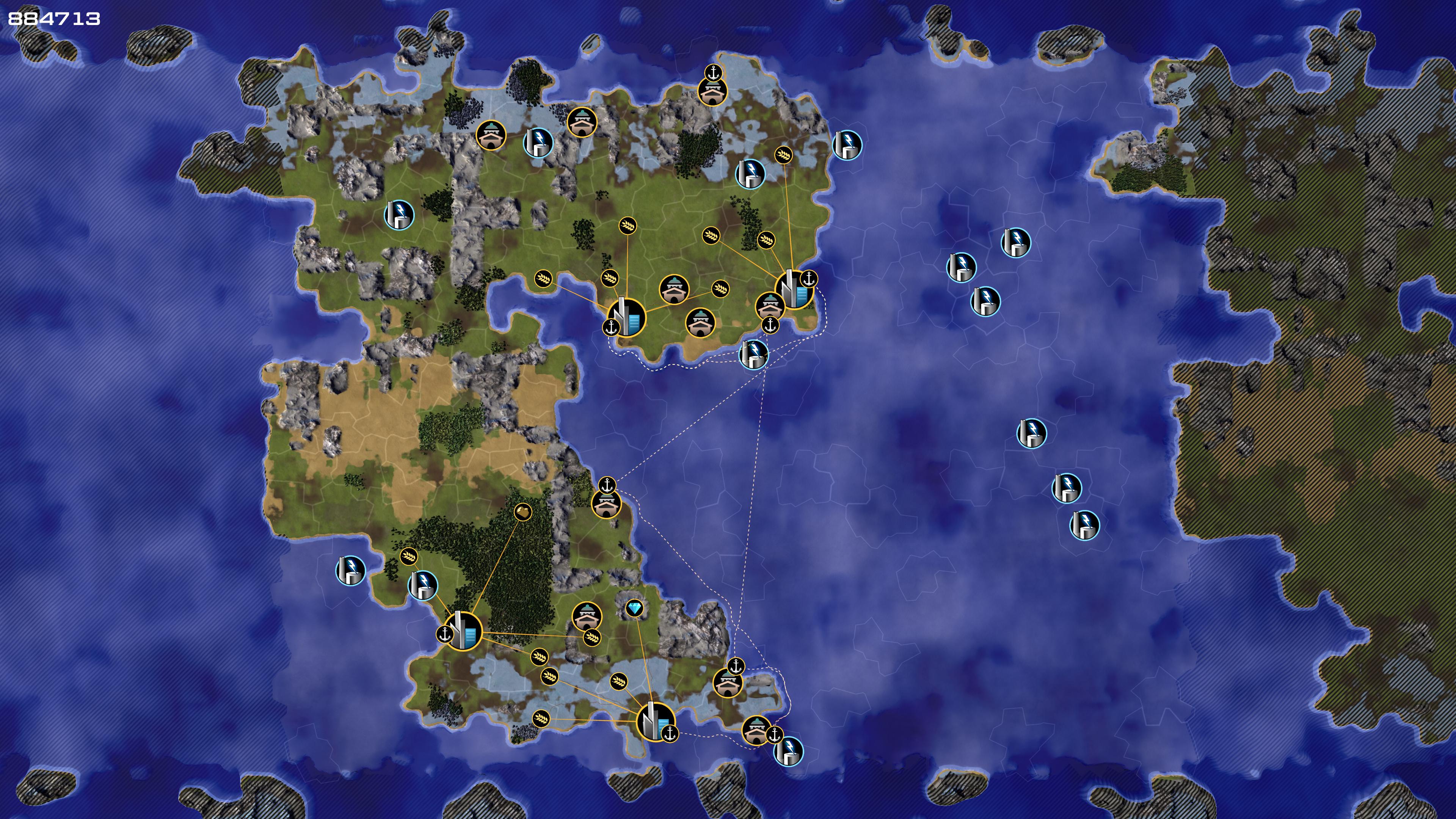Click the anchor badge on the diamond city
The width and height of the screenshot is (1456, 819).
coord(670,734)
